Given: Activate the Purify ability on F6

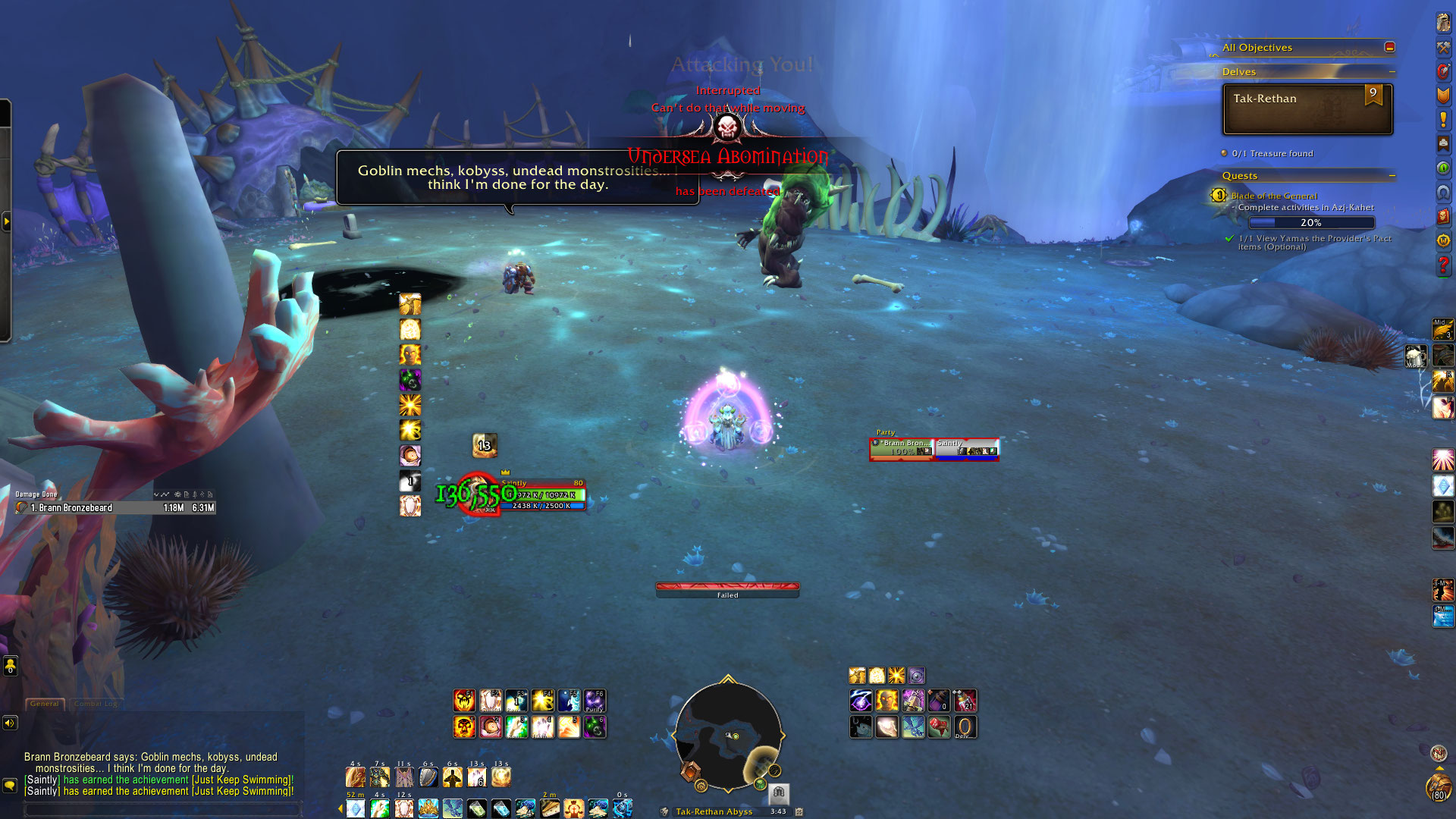Looking at the screenshot, I should point(595,701).
